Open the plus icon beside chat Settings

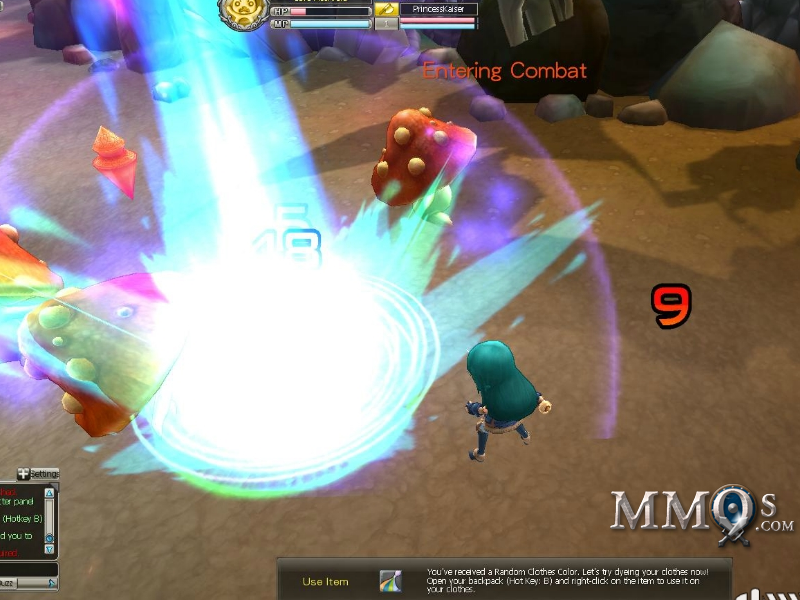pyautogui.click(x=23, y=474)
